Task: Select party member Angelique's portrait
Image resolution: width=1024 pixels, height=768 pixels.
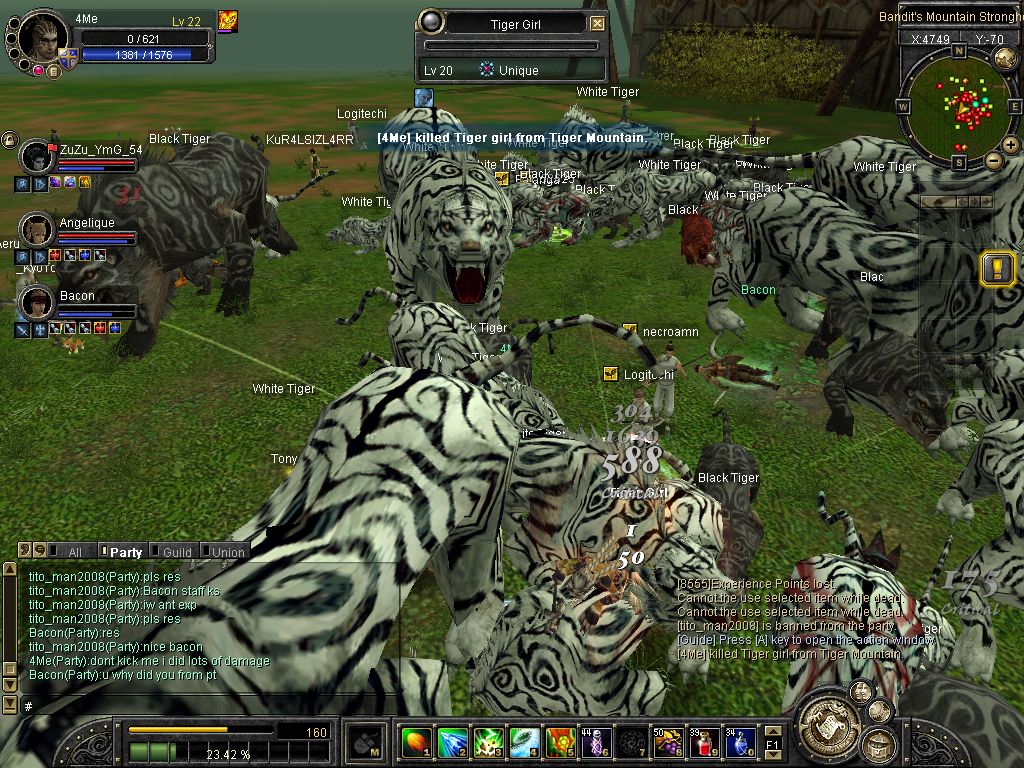Action: pyautogui.click(x=36, y=229)
